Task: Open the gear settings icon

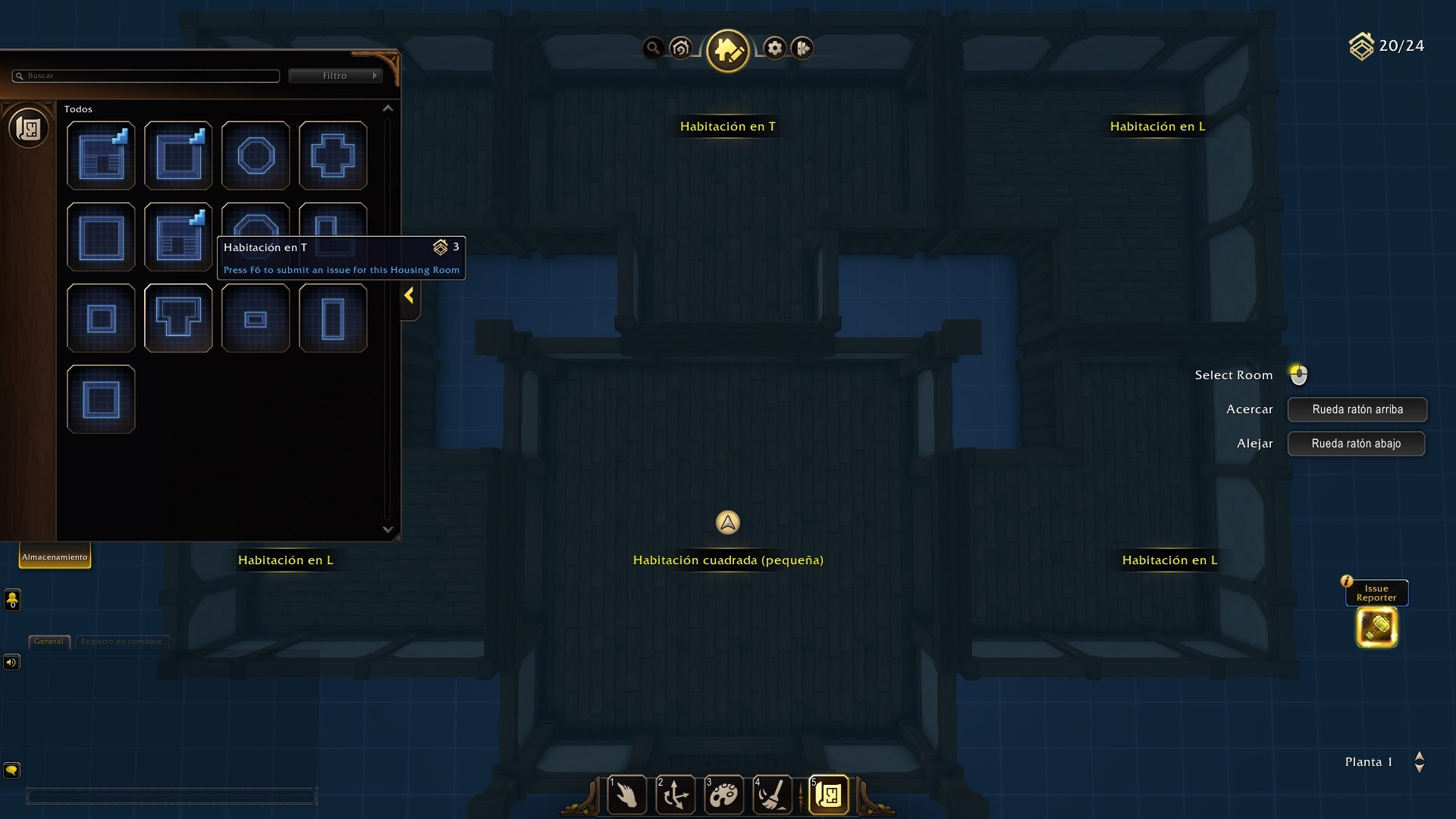Action: click(x=774, y=49)
